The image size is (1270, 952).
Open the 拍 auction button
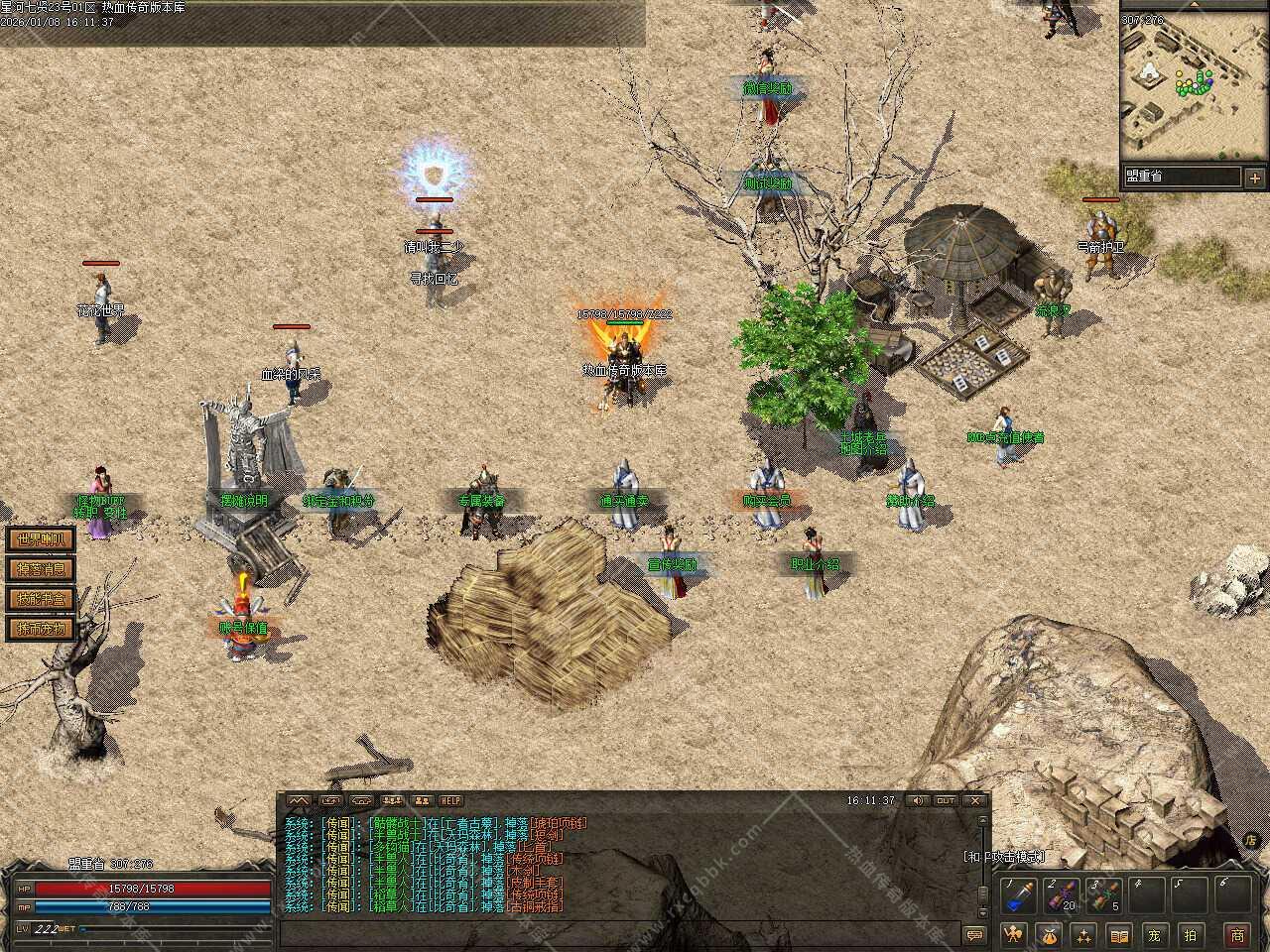coord(1191,934)
